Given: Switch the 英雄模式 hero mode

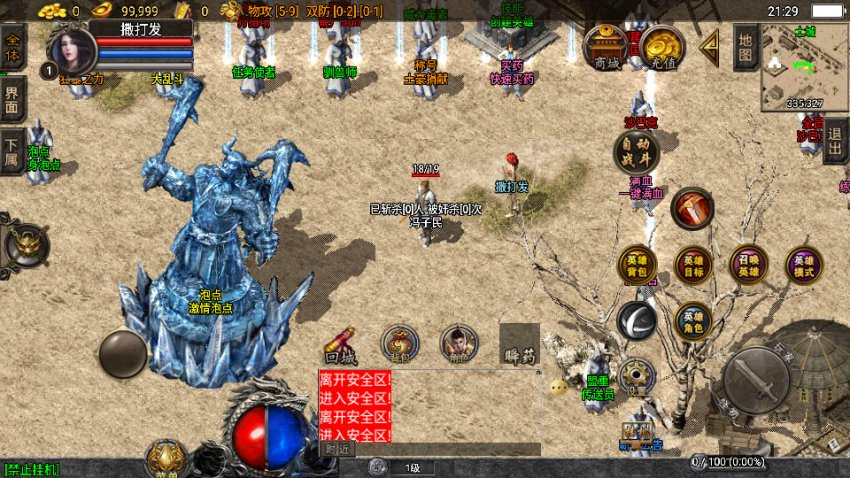Looking at the screenshot, I should (x=803, y=265).
